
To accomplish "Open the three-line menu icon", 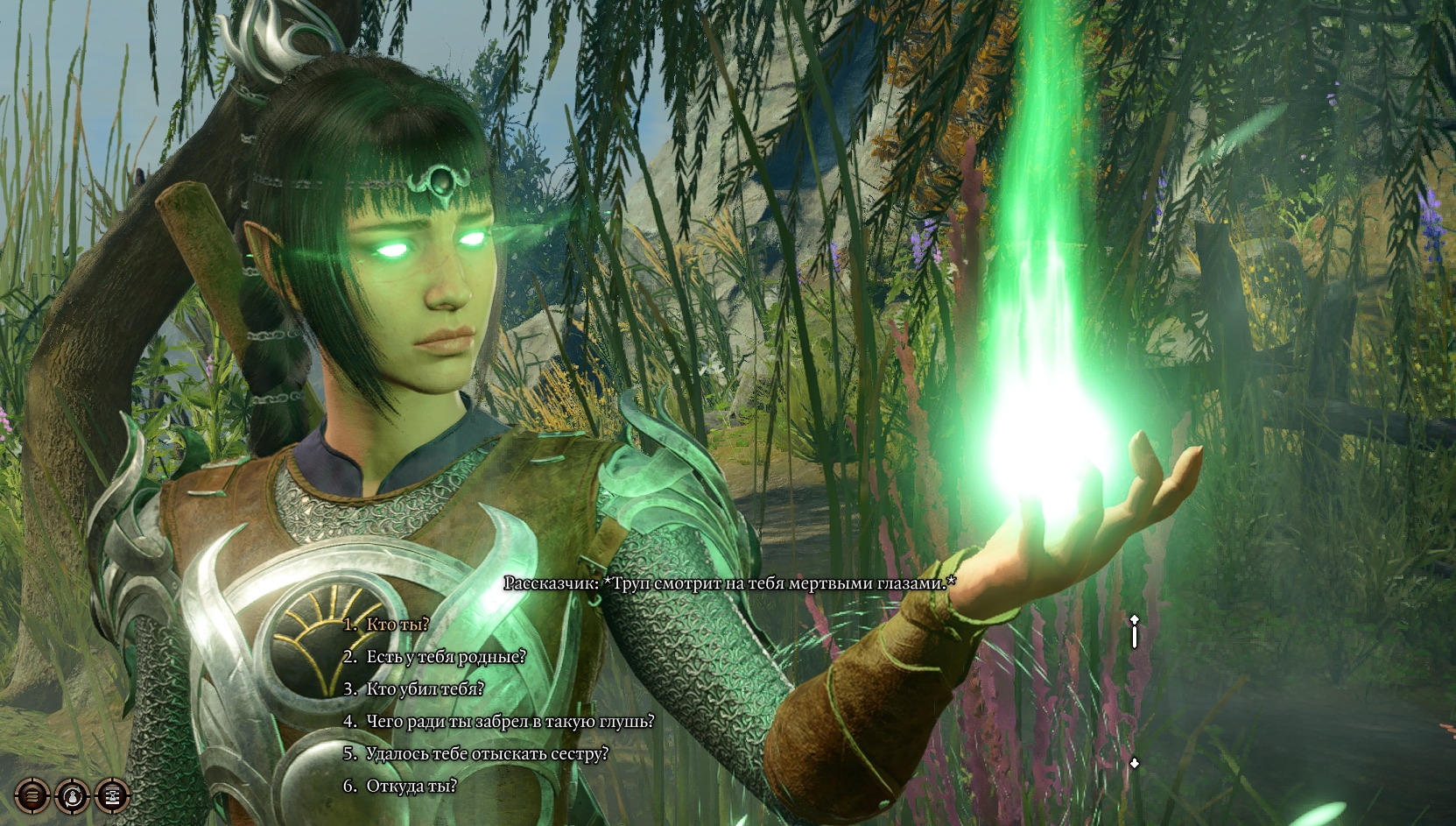I will 32,796.
